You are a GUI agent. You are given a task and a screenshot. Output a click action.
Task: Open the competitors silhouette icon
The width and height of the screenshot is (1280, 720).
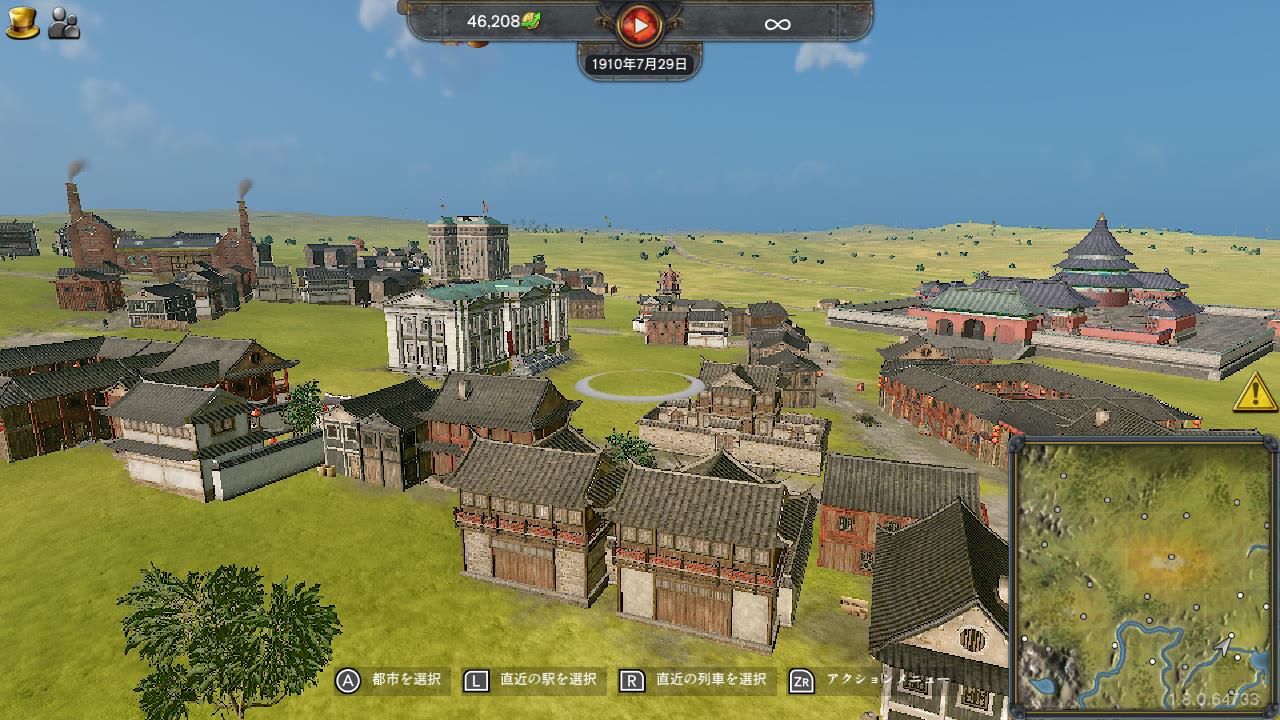tap(64, 23)
